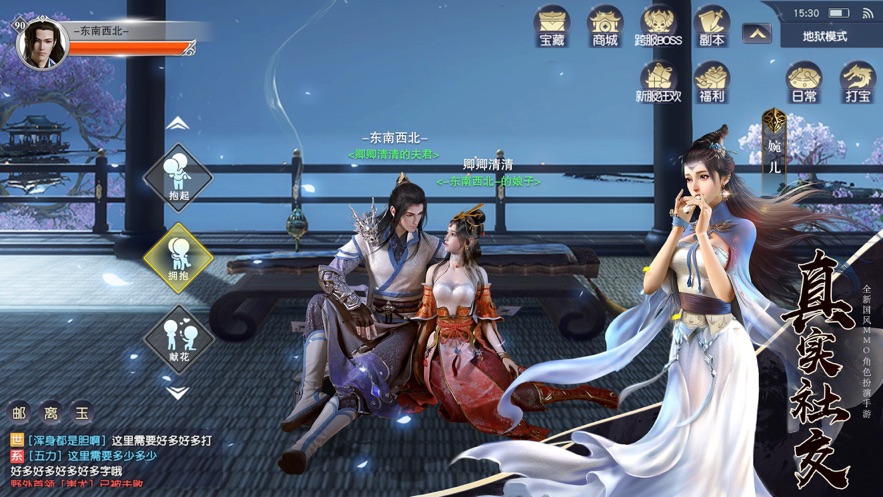This screenshot has width=883, height=497.
Task: Choose the 抱起 pick-up interaction
Action: coord(178,177)
